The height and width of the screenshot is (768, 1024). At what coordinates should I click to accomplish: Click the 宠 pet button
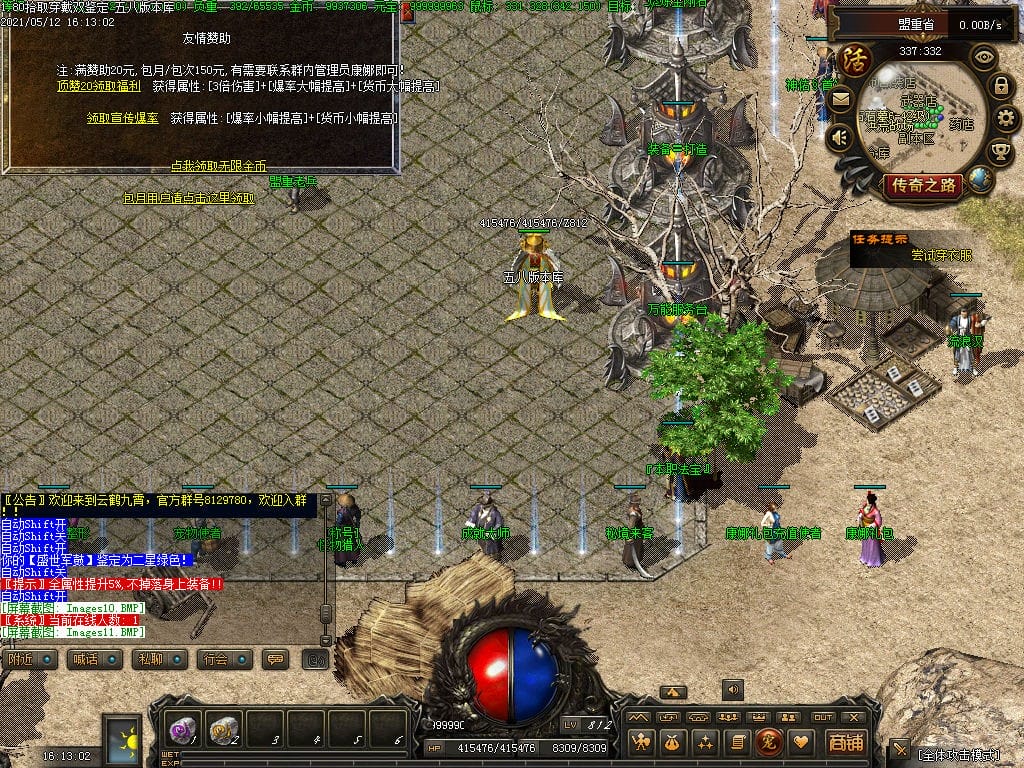(769, 742)
